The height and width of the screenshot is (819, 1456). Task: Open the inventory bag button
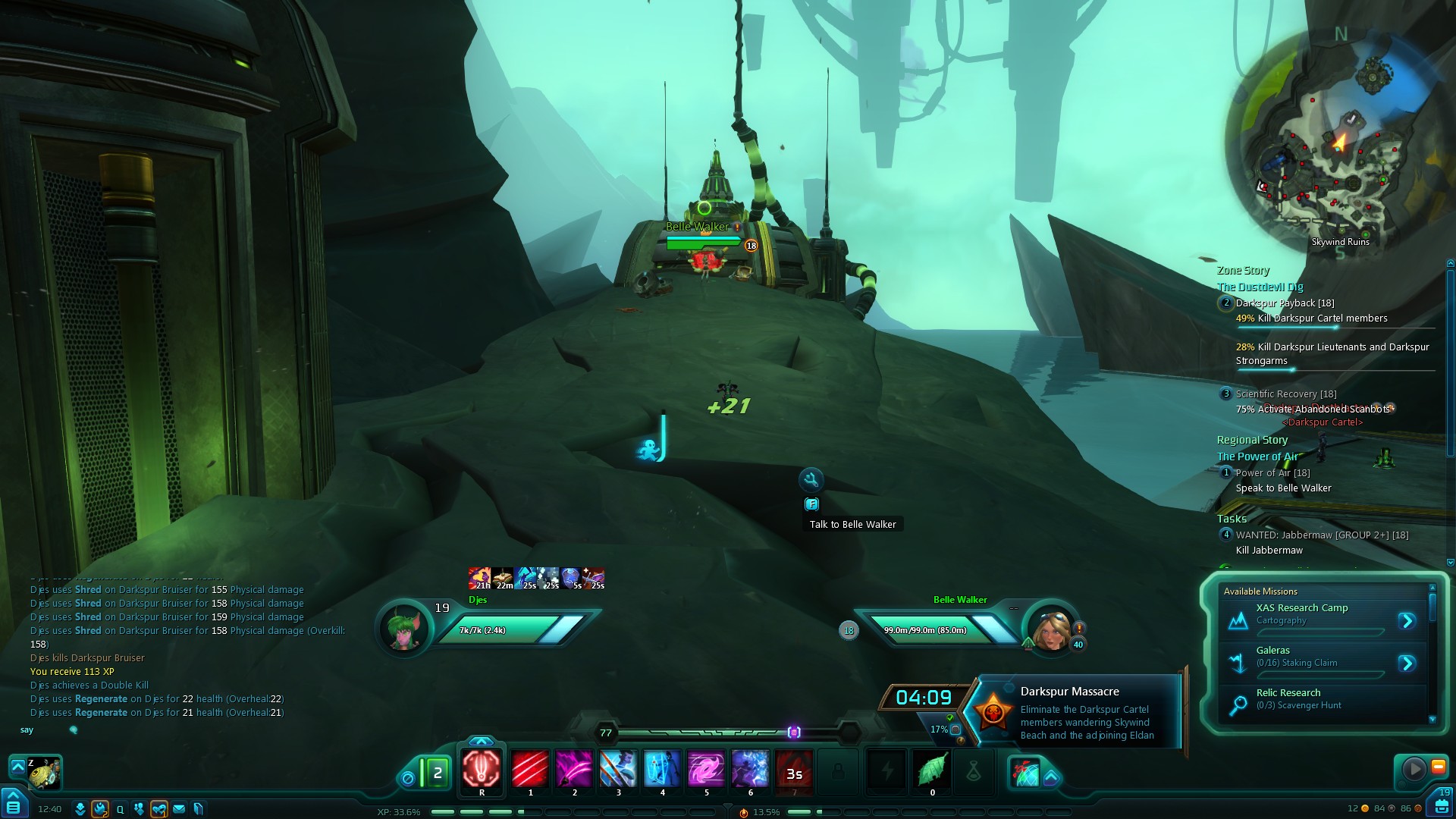click(1442, 804)
